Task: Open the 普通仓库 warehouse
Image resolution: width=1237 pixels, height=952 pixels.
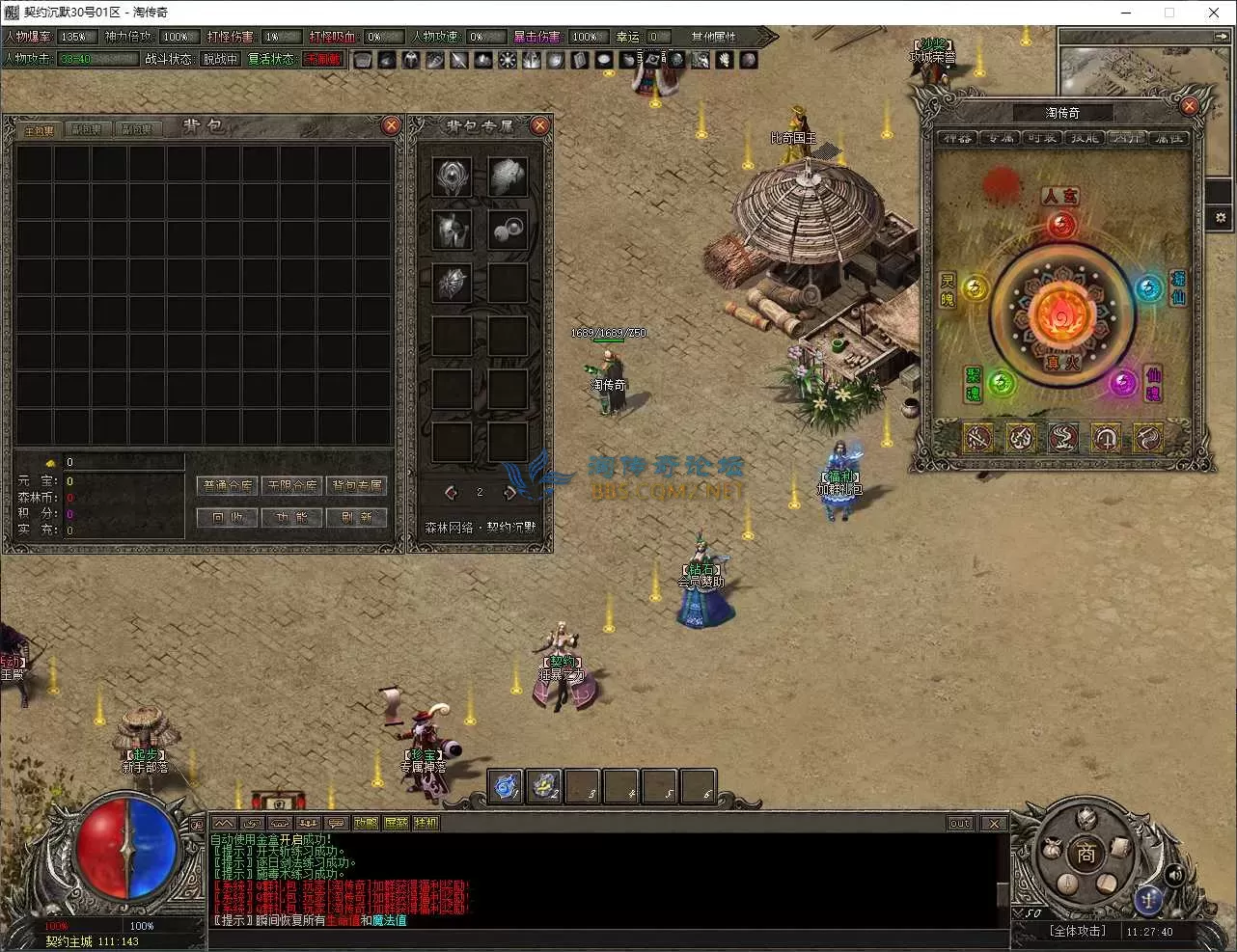Action: 228,485
